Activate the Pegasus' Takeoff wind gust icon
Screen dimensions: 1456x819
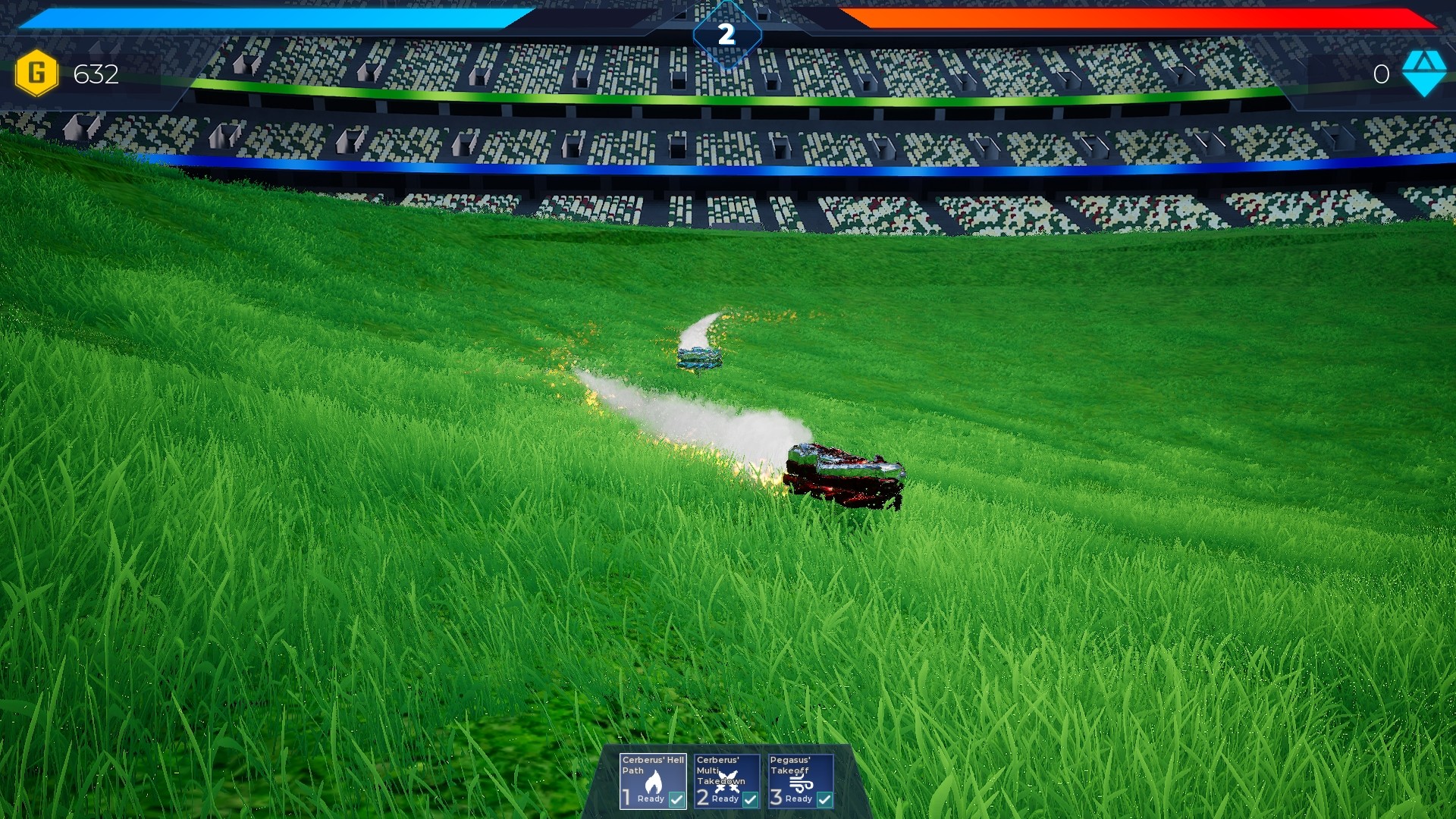pos(801,783)
